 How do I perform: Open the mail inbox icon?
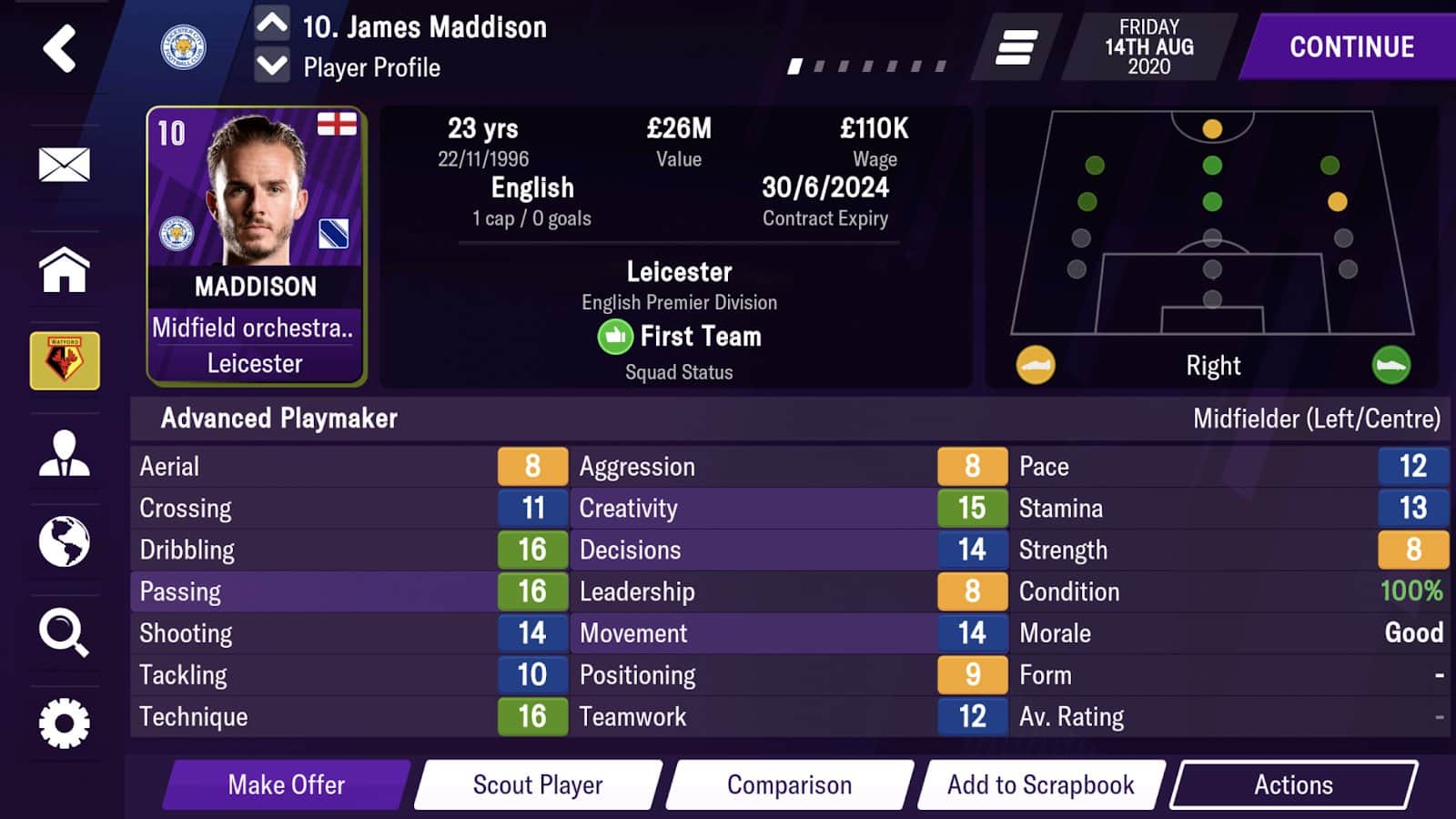(64, 165)
